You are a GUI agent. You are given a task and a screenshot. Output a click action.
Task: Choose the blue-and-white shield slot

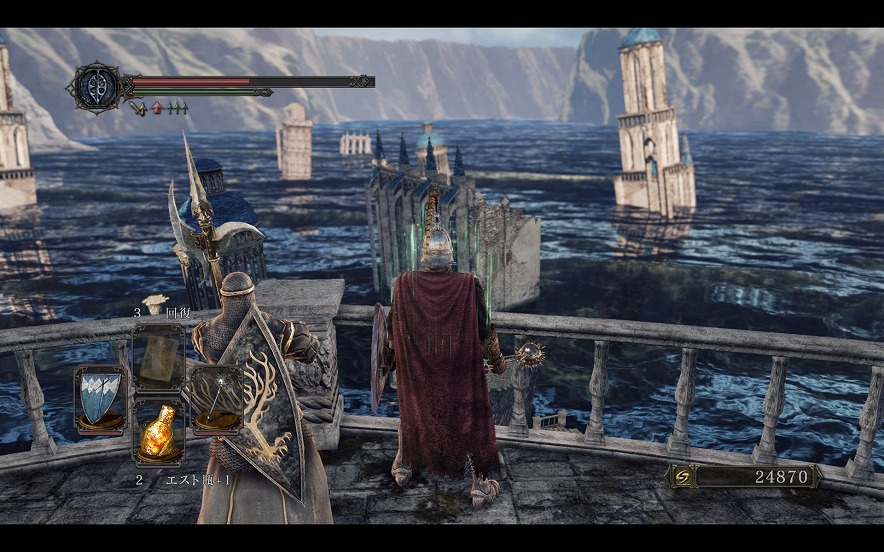tap(100, 399)
